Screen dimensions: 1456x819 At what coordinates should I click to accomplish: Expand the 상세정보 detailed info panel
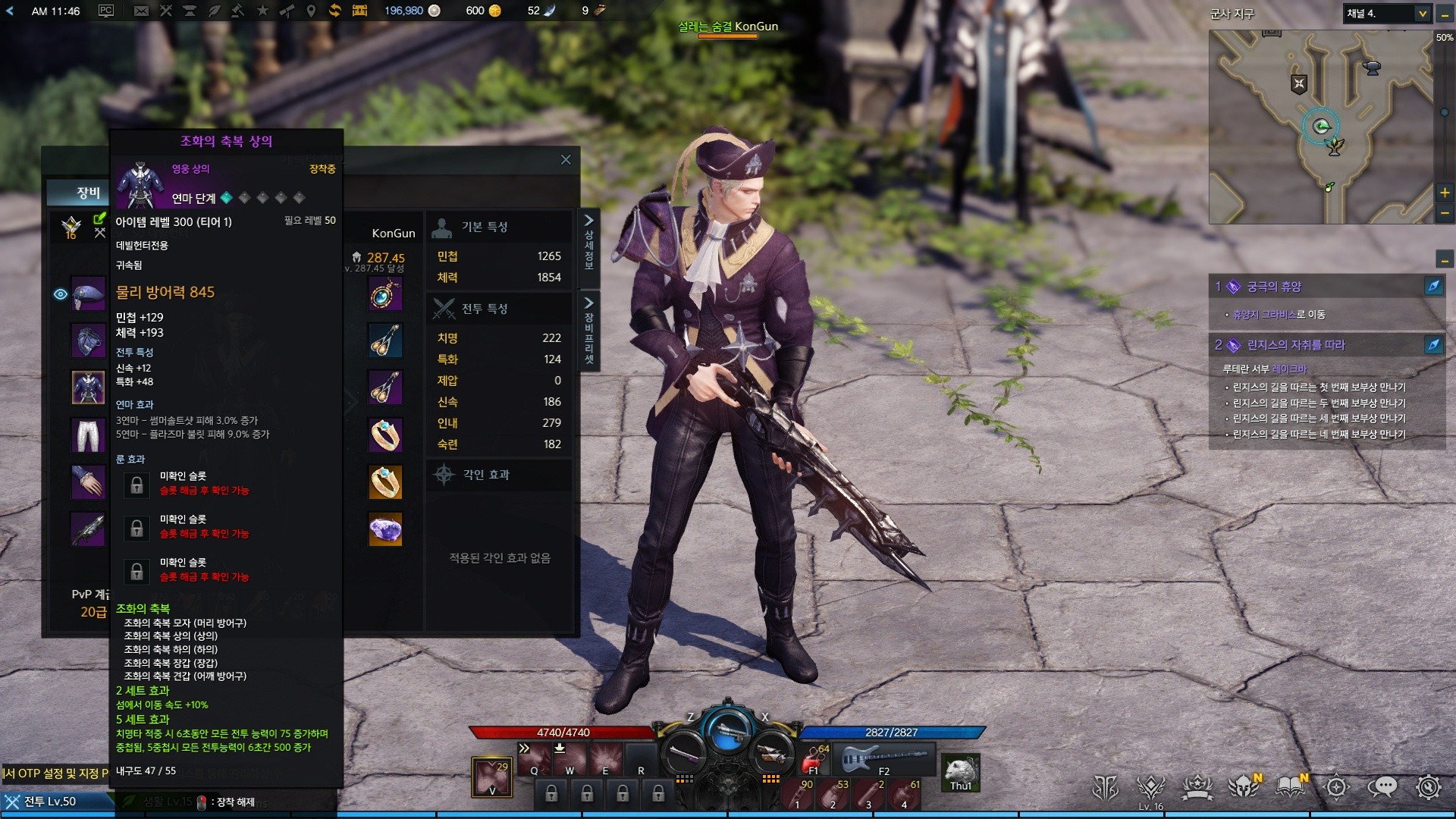tap(588, 241)
